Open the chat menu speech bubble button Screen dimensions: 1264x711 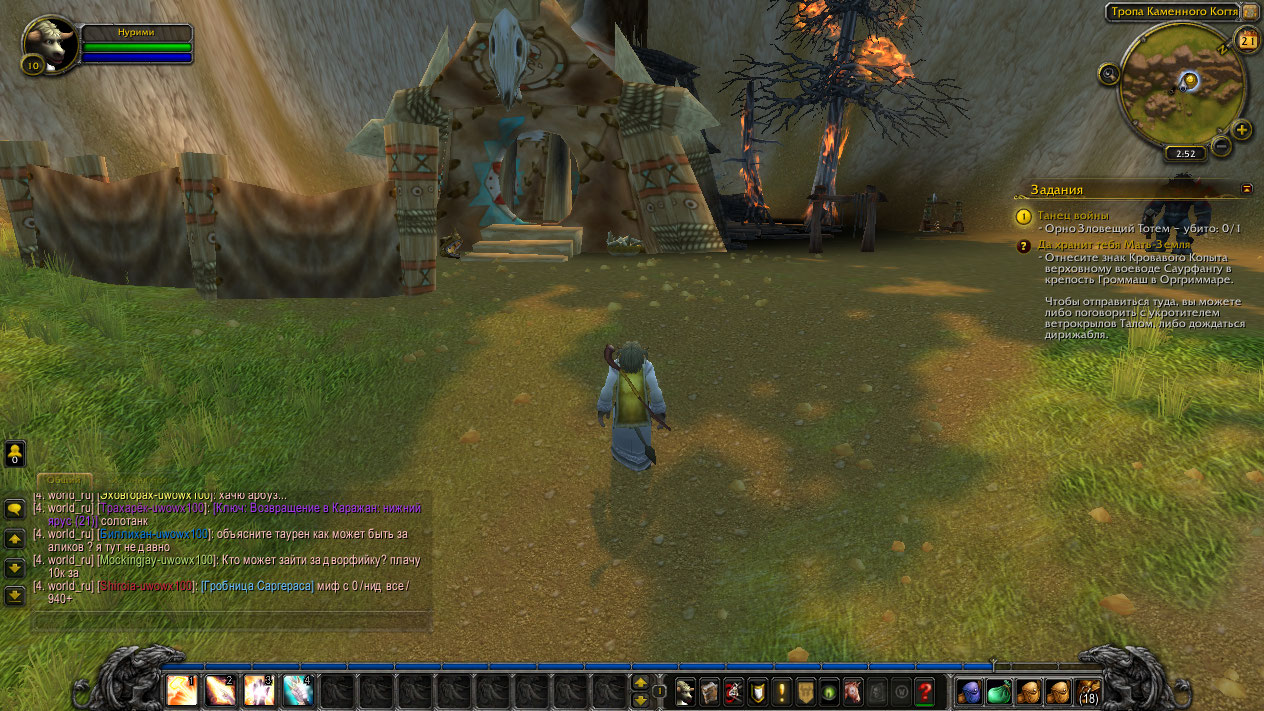(15, 509)
